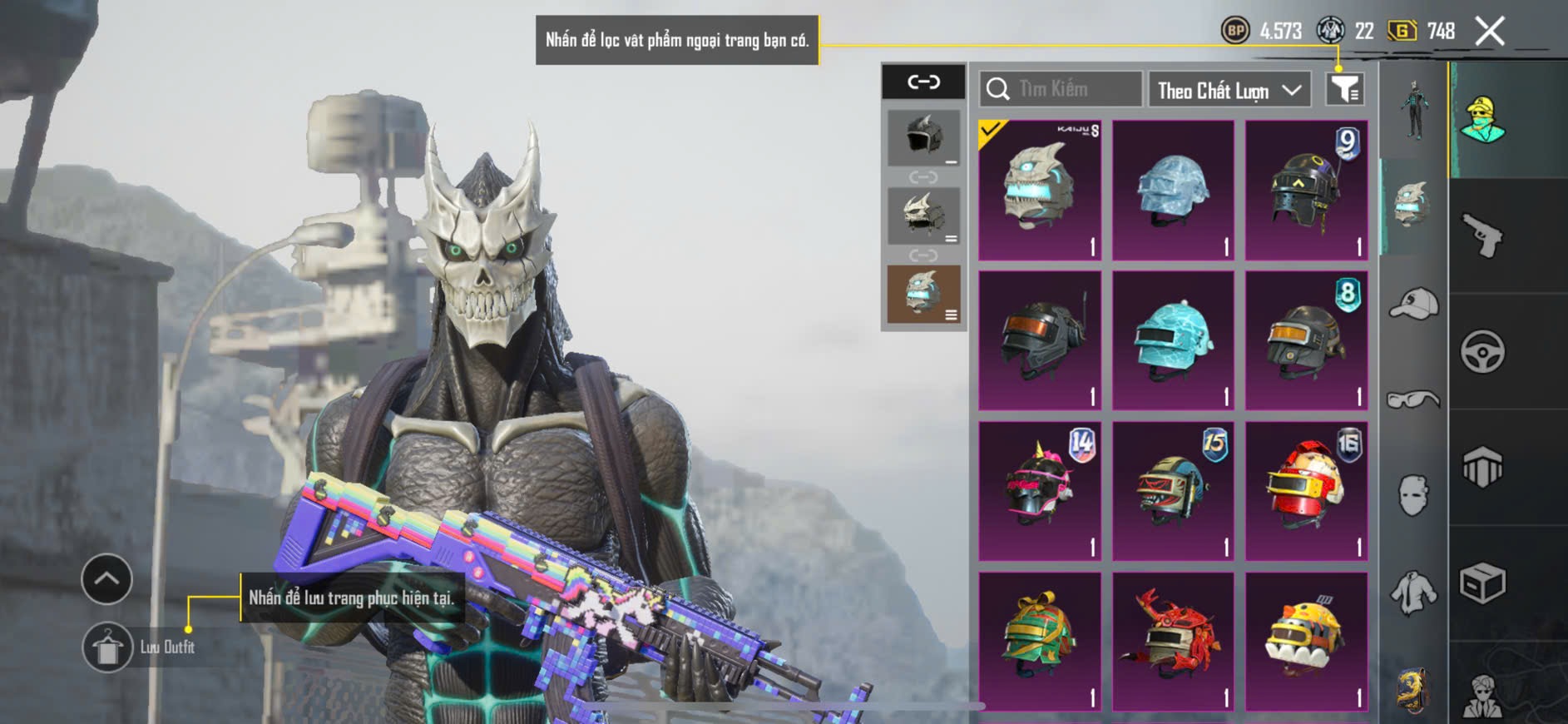The height and width of the screenshot is (724, 1568).
Task: Click the round up-arrow expand button
Action: point(106,579)
